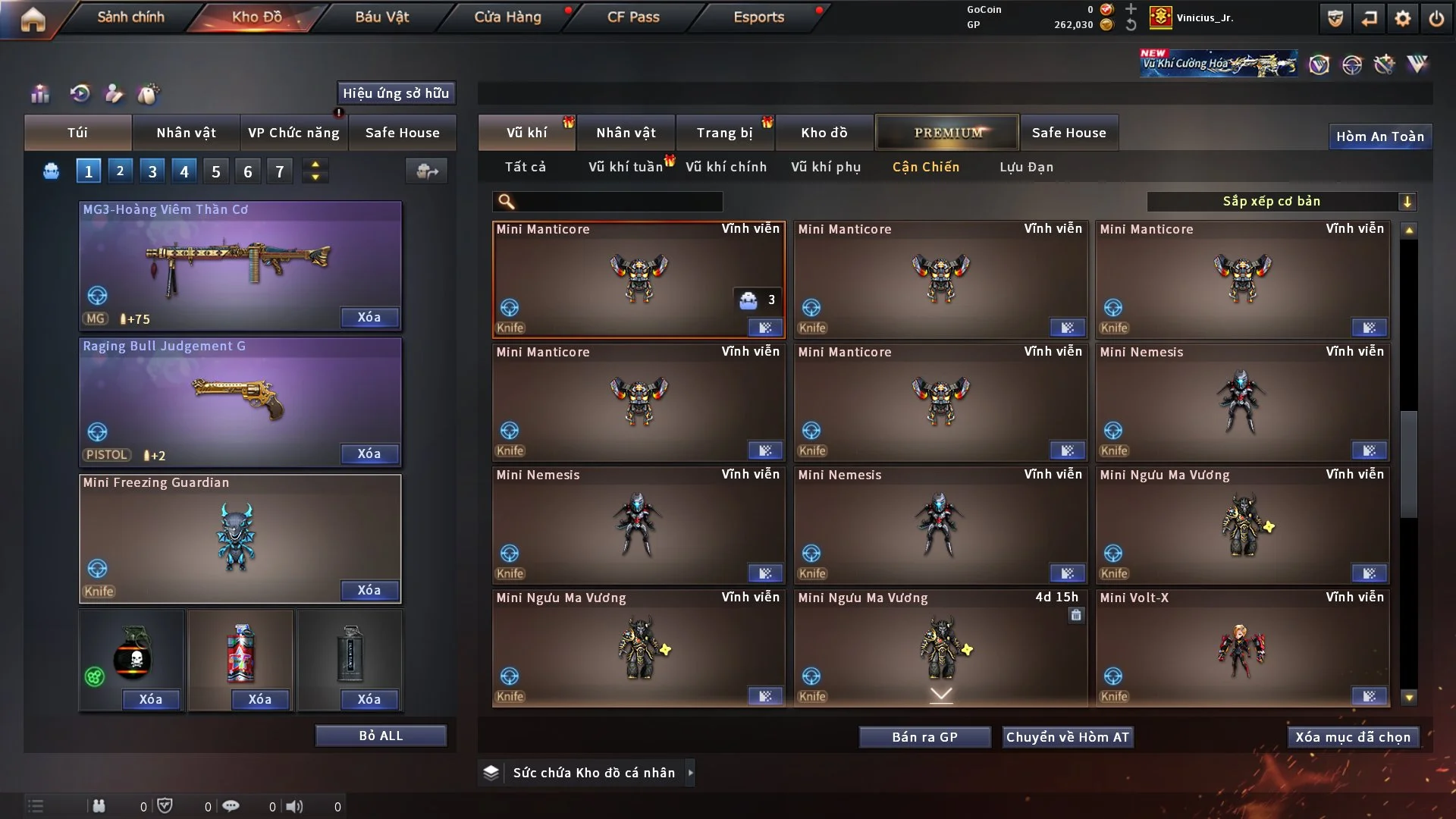
Task: Click Chuyển về Hòm AT button
Action: click(1068, 737)
